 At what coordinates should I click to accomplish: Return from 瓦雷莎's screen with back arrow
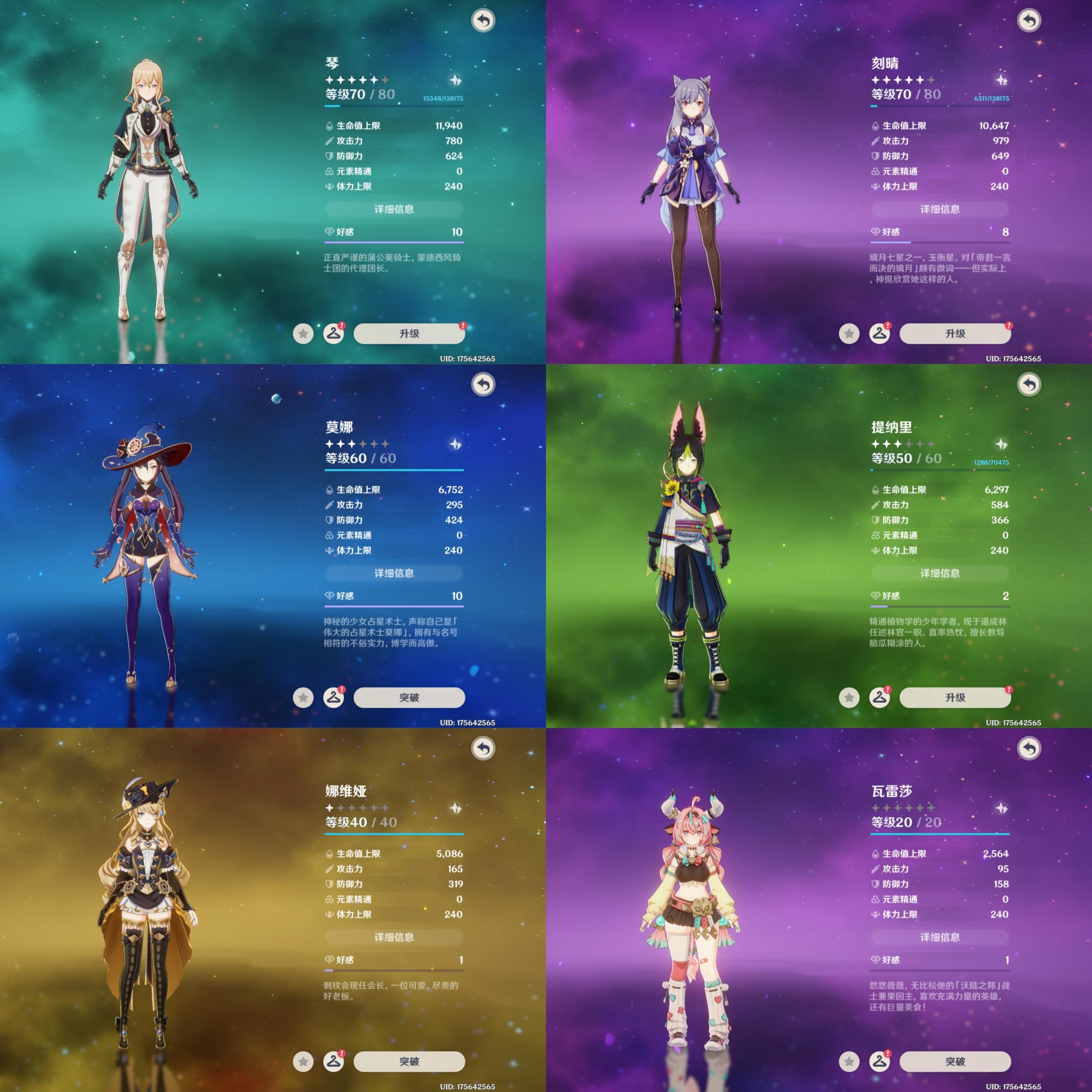1029,749
